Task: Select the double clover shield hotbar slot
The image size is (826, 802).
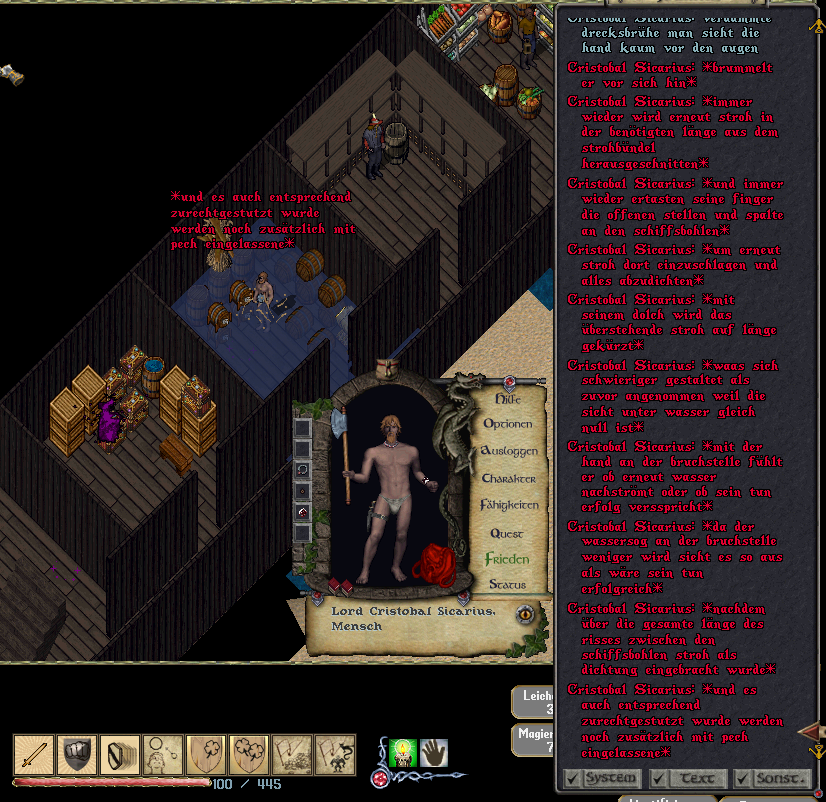Action: point(248,754)
